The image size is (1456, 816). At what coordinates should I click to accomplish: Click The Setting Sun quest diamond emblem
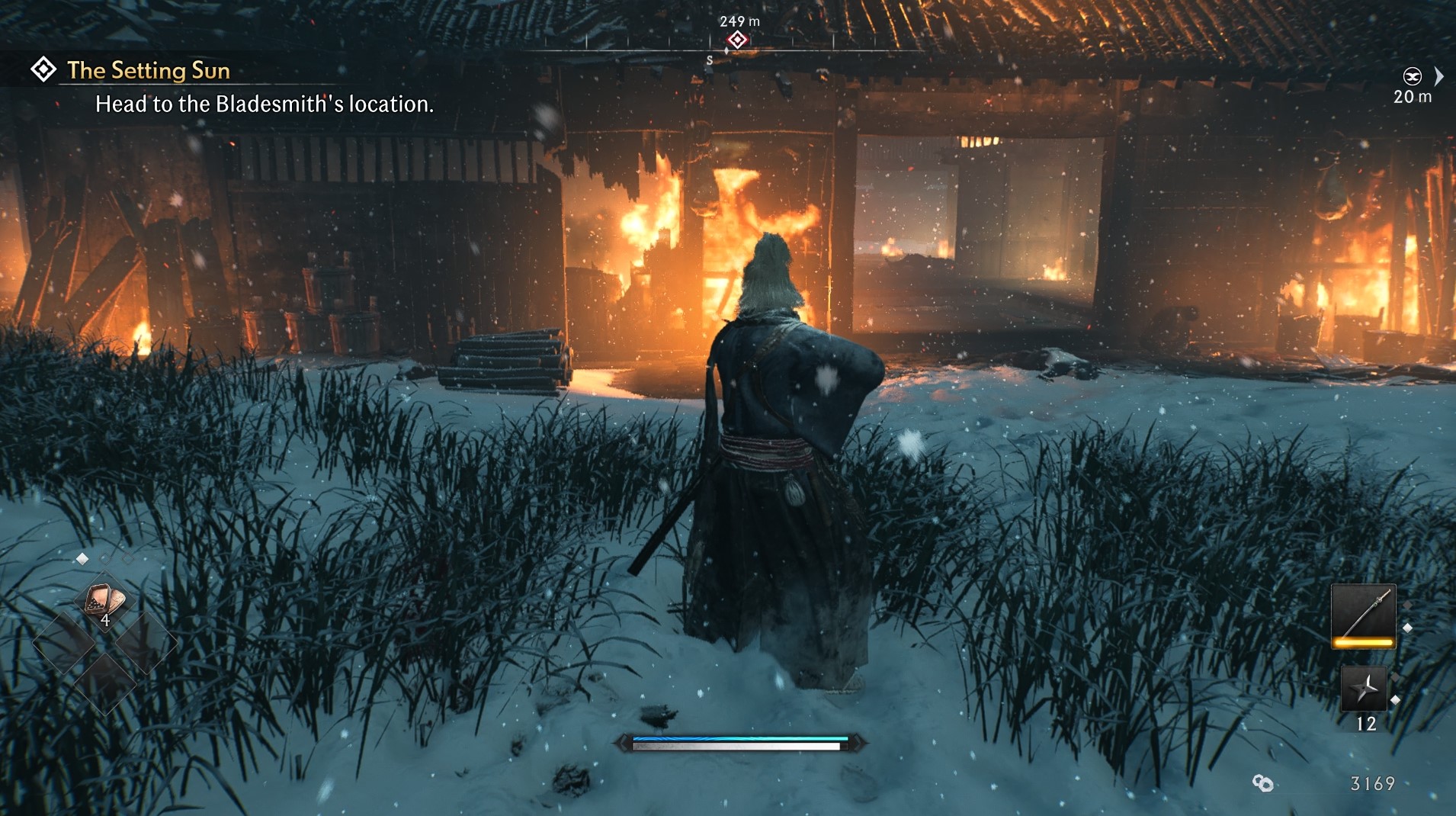click(x=44, y=69)
